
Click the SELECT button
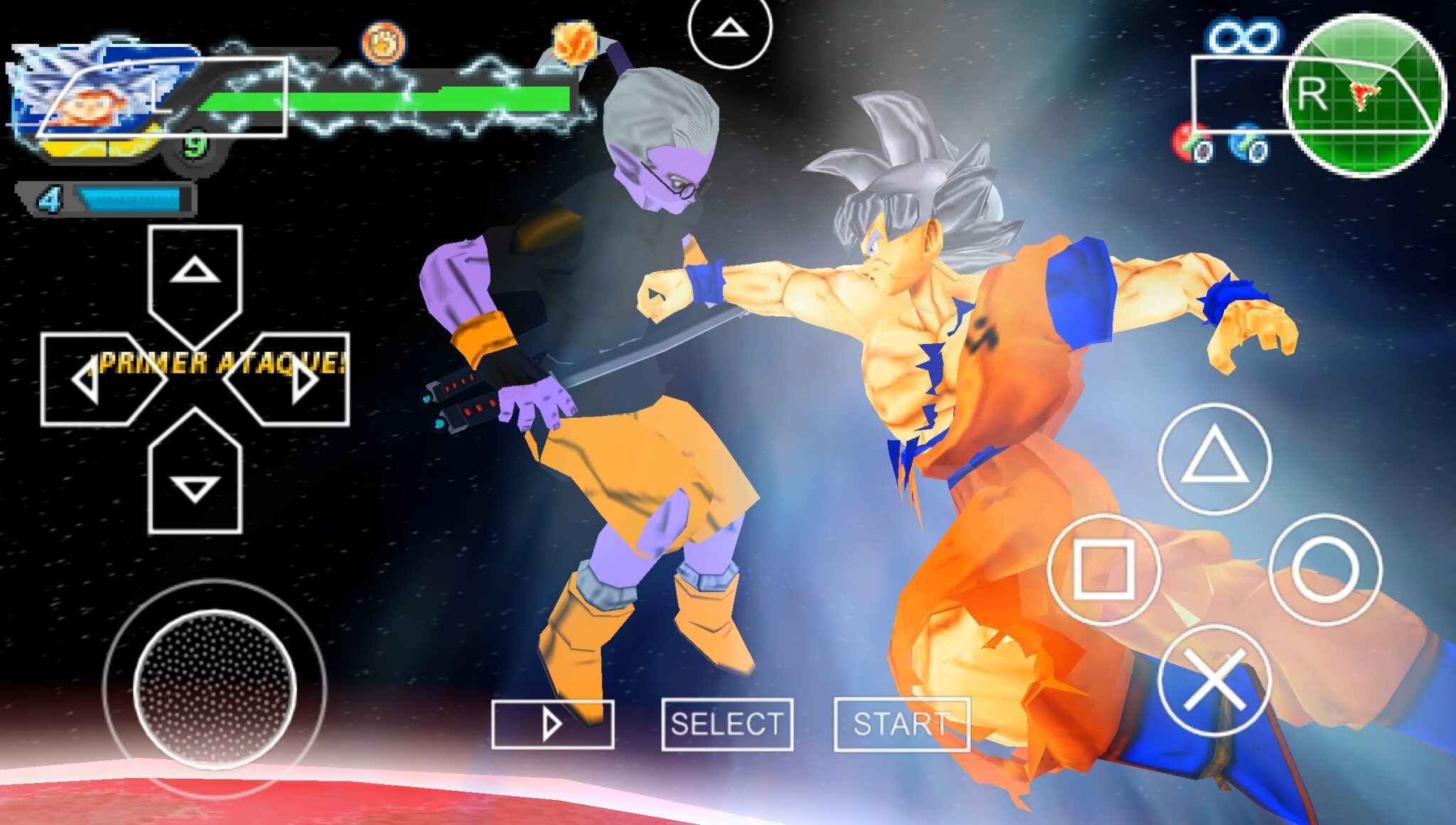727,724
